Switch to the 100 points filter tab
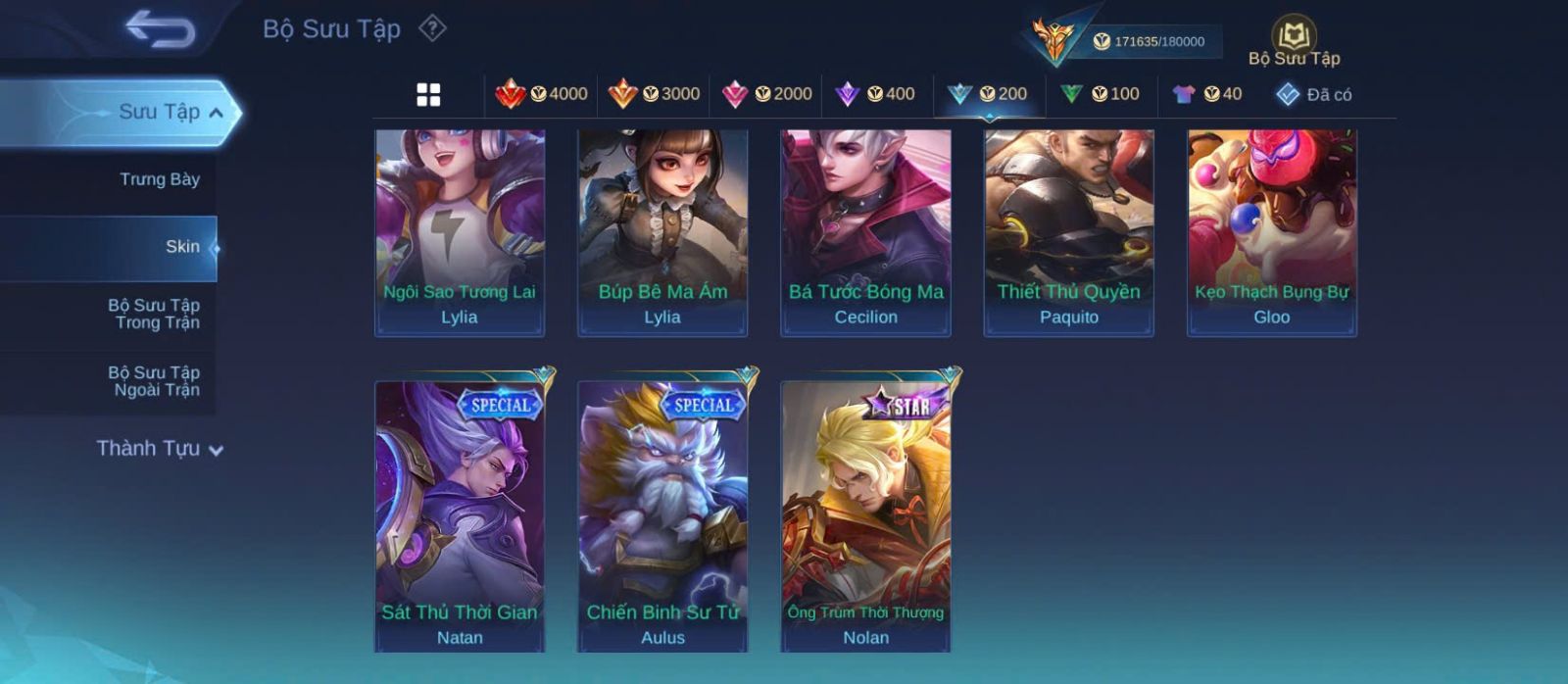1568x684 pixels. click(x=1100, y=94)
